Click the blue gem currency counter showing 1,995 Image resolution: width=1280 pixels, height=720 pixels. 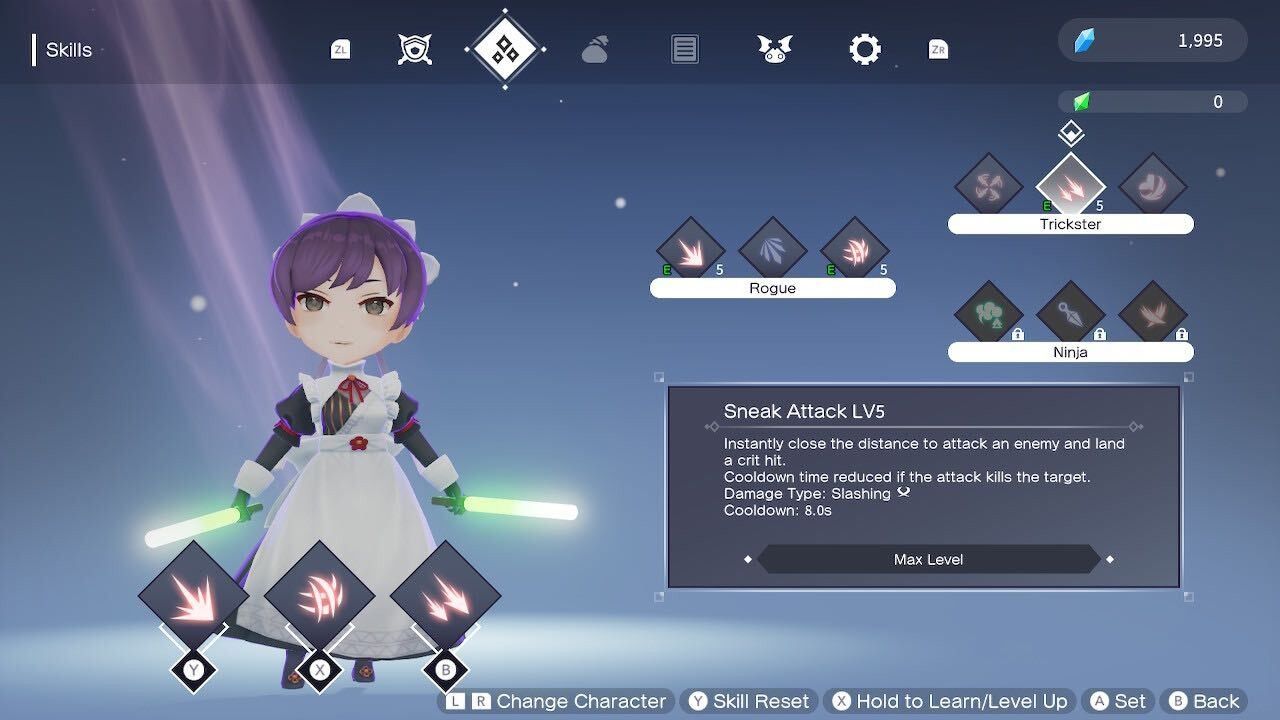[1151, 41]
